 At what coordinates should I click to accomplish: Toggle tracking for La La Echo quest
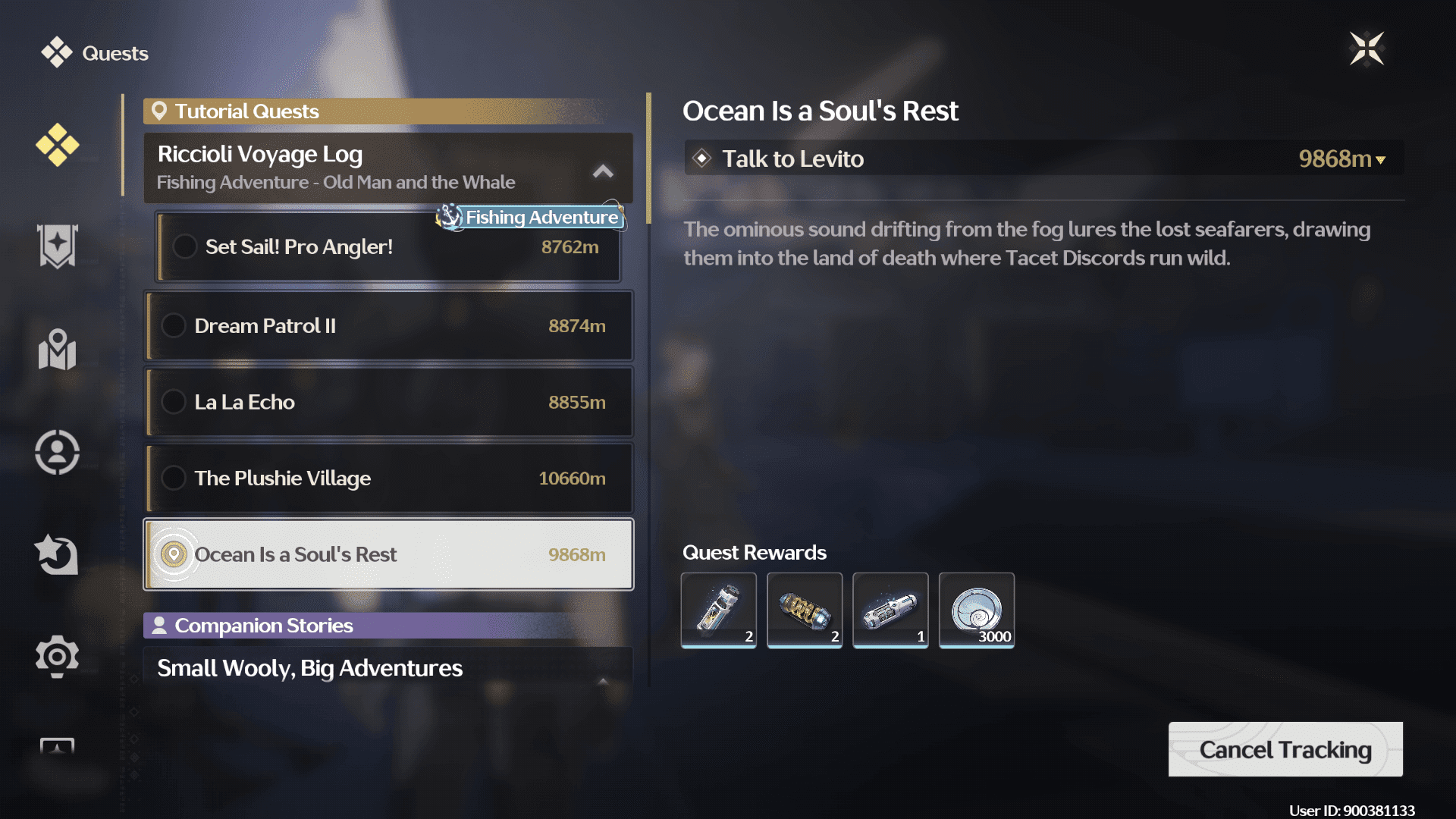click(174, 402)
